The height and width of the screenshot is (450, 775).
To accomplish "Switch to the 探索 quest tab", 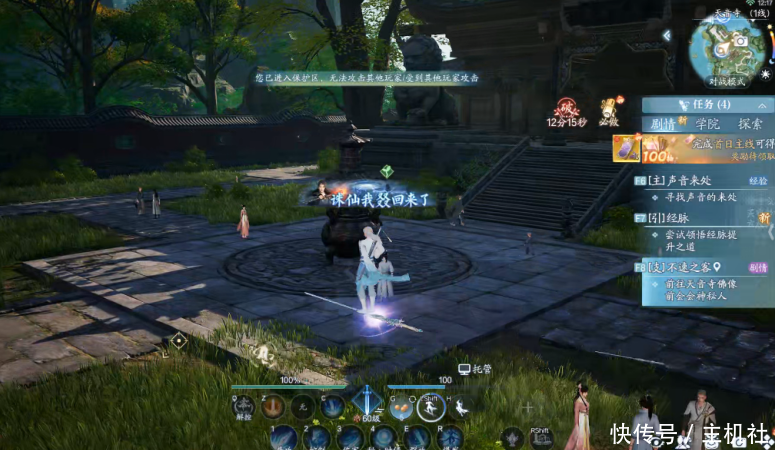I will point(751,124).
